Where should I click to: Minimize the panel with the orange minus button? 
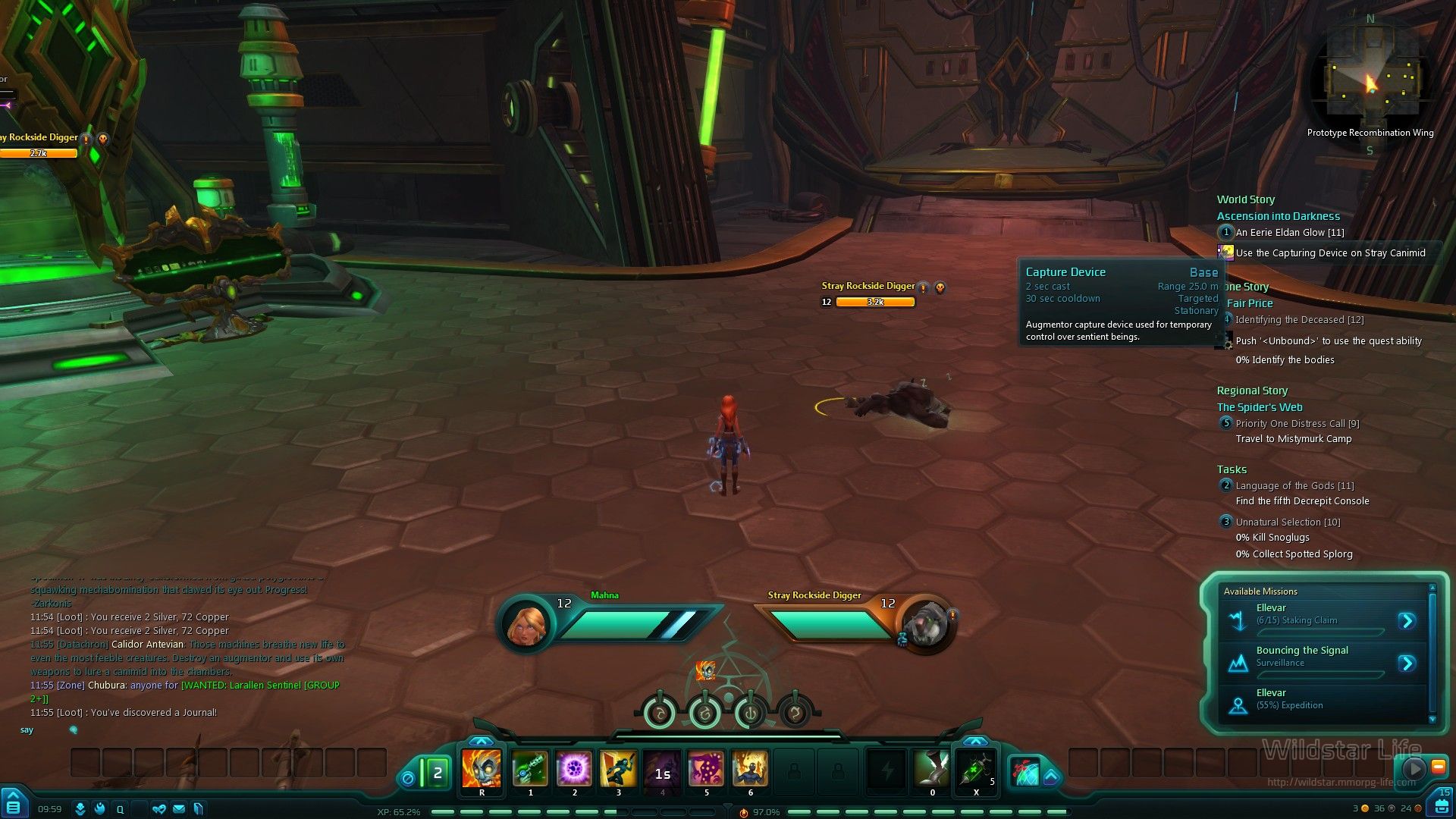click(x=1438, y=767)
